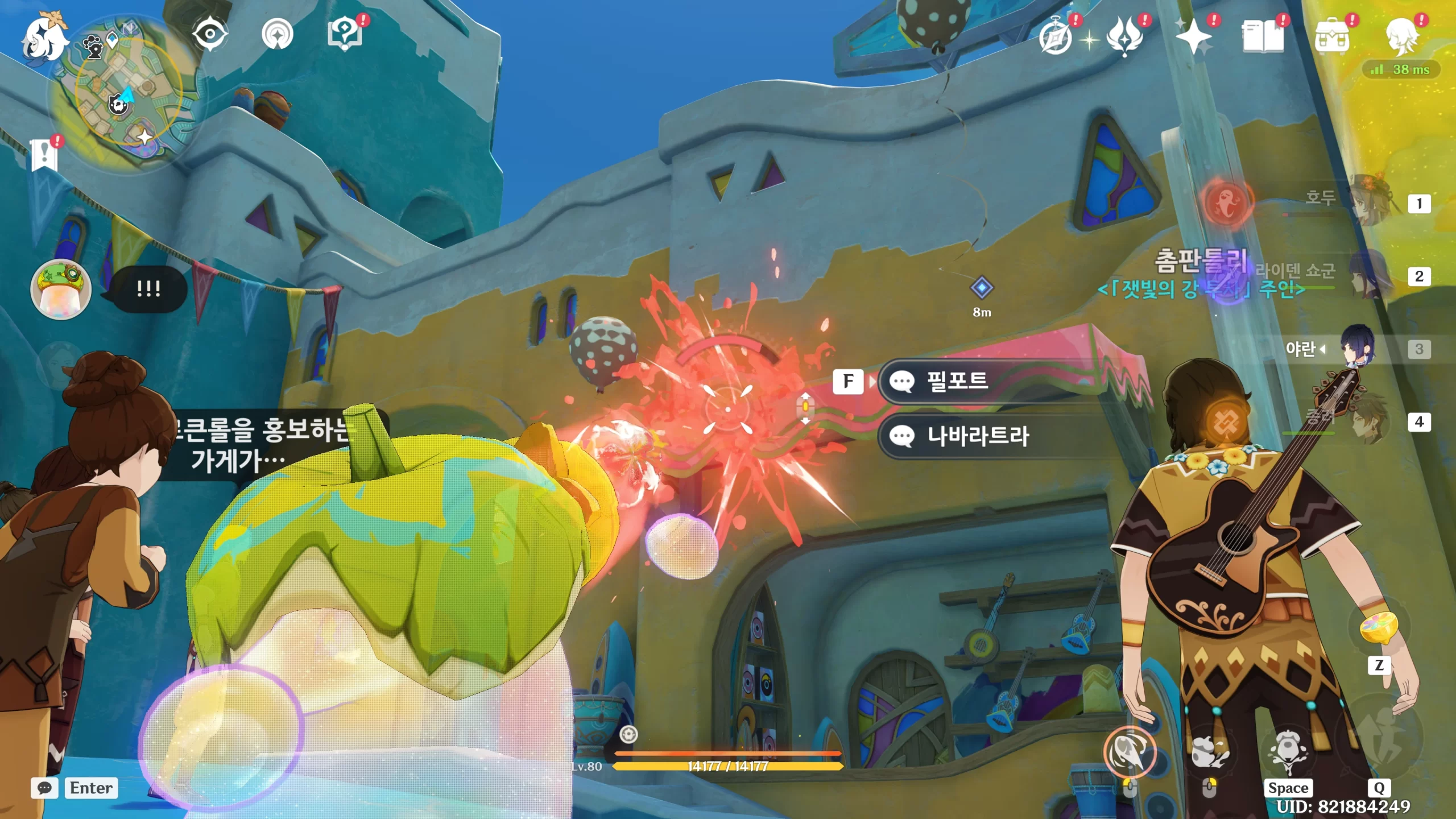1456x819 pixels.
Task: Open the quest guide icon with question mark
Action: (x=345, y=34)
